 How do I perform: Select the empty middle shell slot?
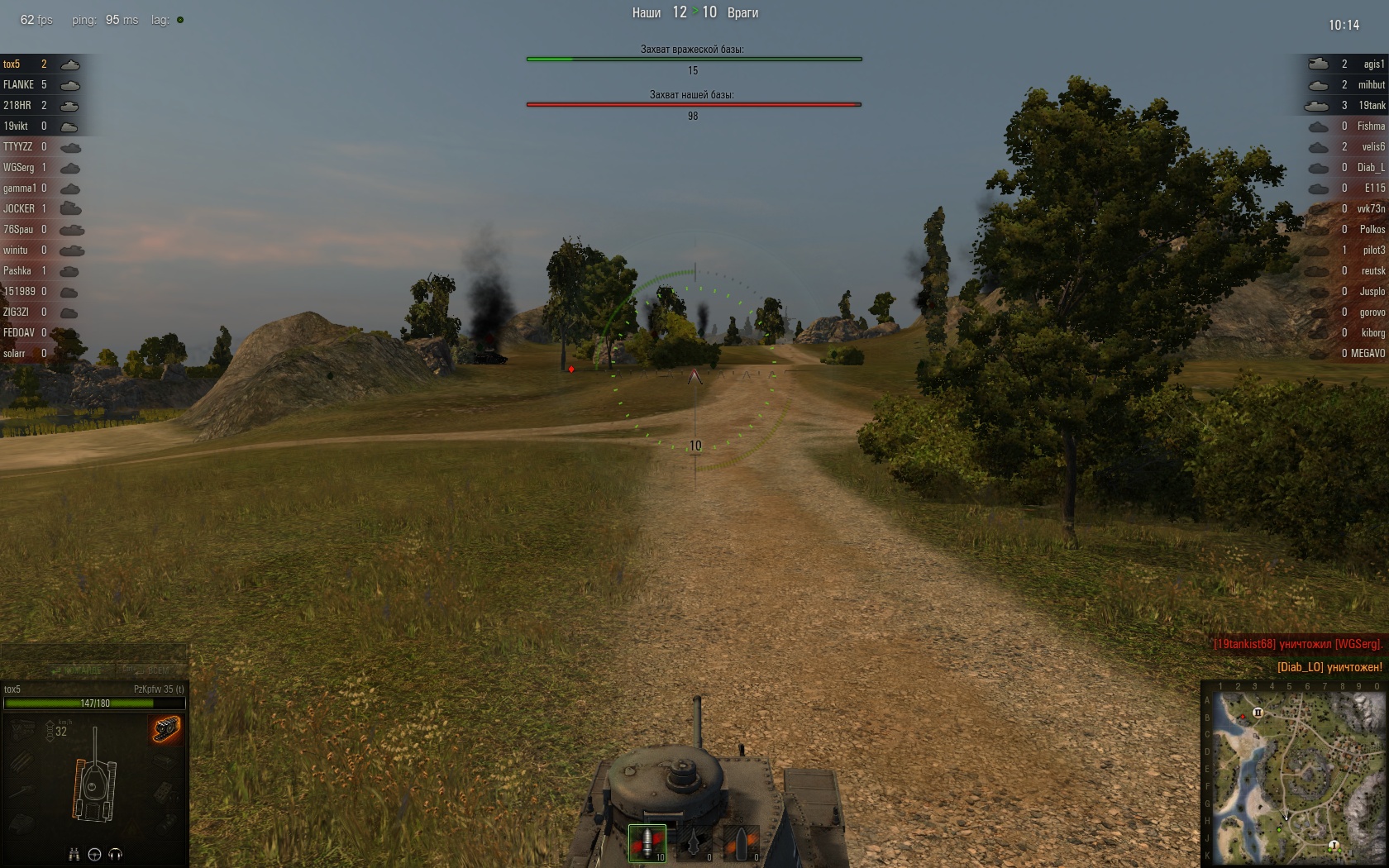tap(694, 842)
